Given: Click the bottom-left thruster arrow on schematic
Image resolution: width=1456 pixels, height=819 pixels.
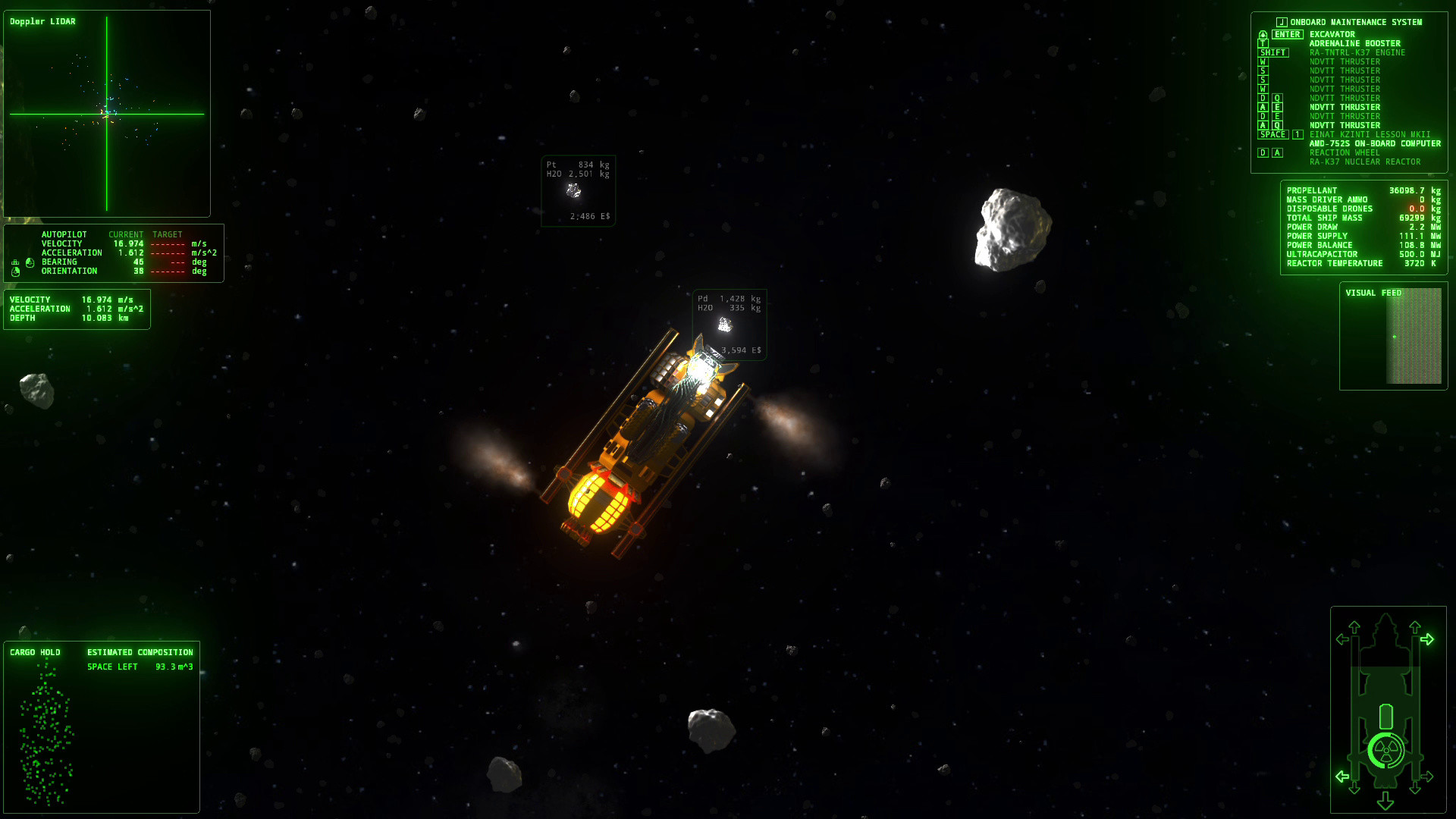Looking at the screenshot, I should tap(1341, 776).
